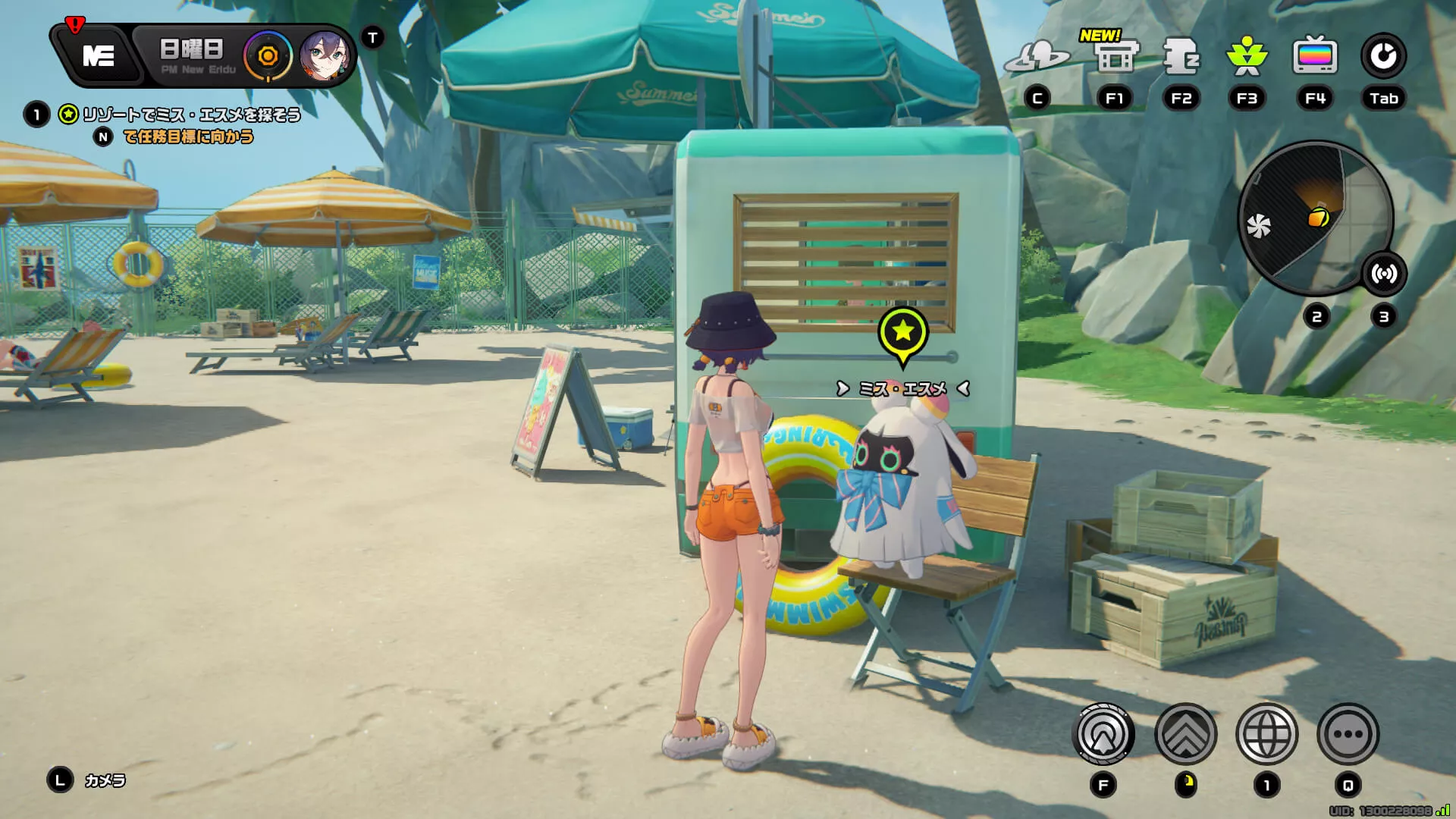This screenshot has width=1456, height=819.
Task: Open the three-dots more options button
Action: click(1348, 734)
